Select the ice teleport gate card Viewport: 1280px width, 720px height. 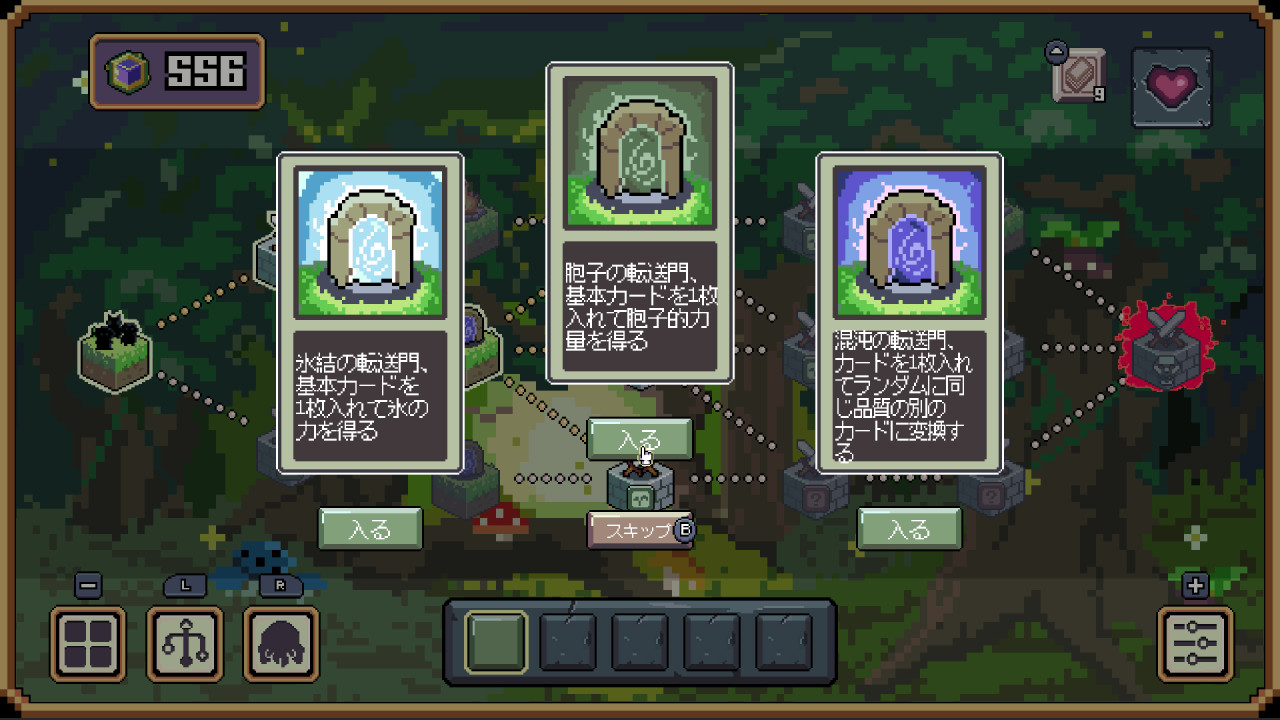click(370, 312)
